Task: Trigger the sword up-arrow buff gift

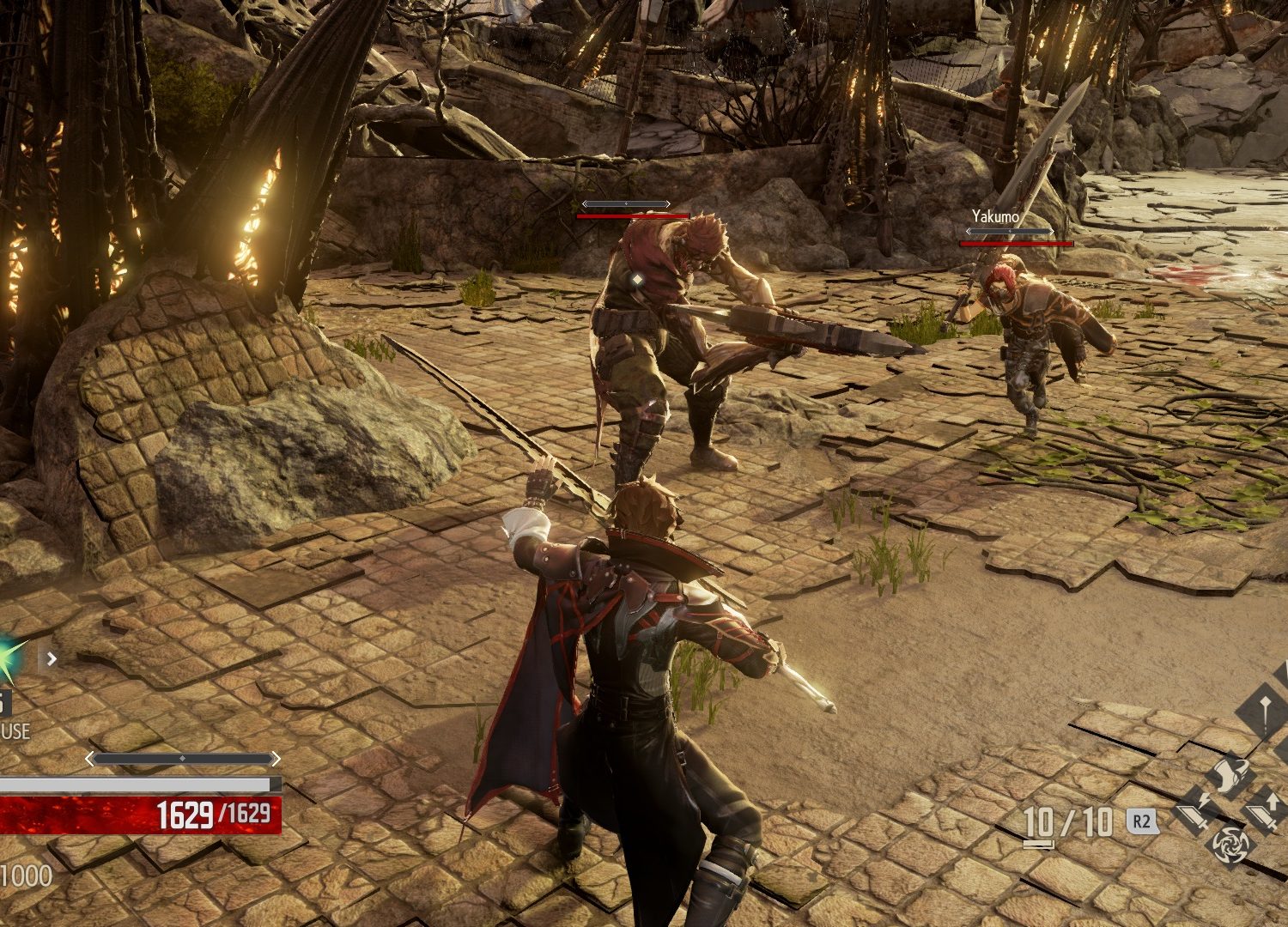Action: point(1265,809)
